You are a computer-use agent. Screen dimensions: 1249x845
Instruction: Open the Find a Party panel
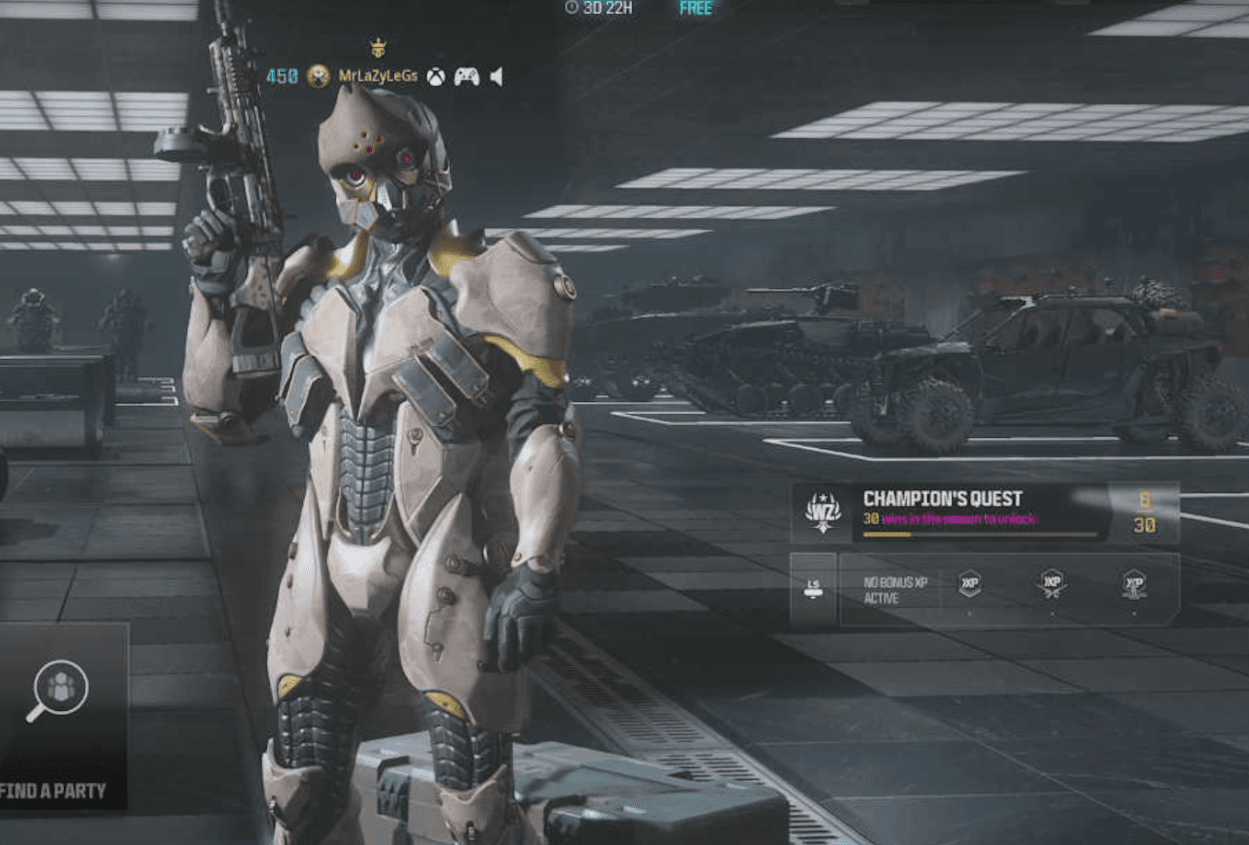tap(62, 715)
